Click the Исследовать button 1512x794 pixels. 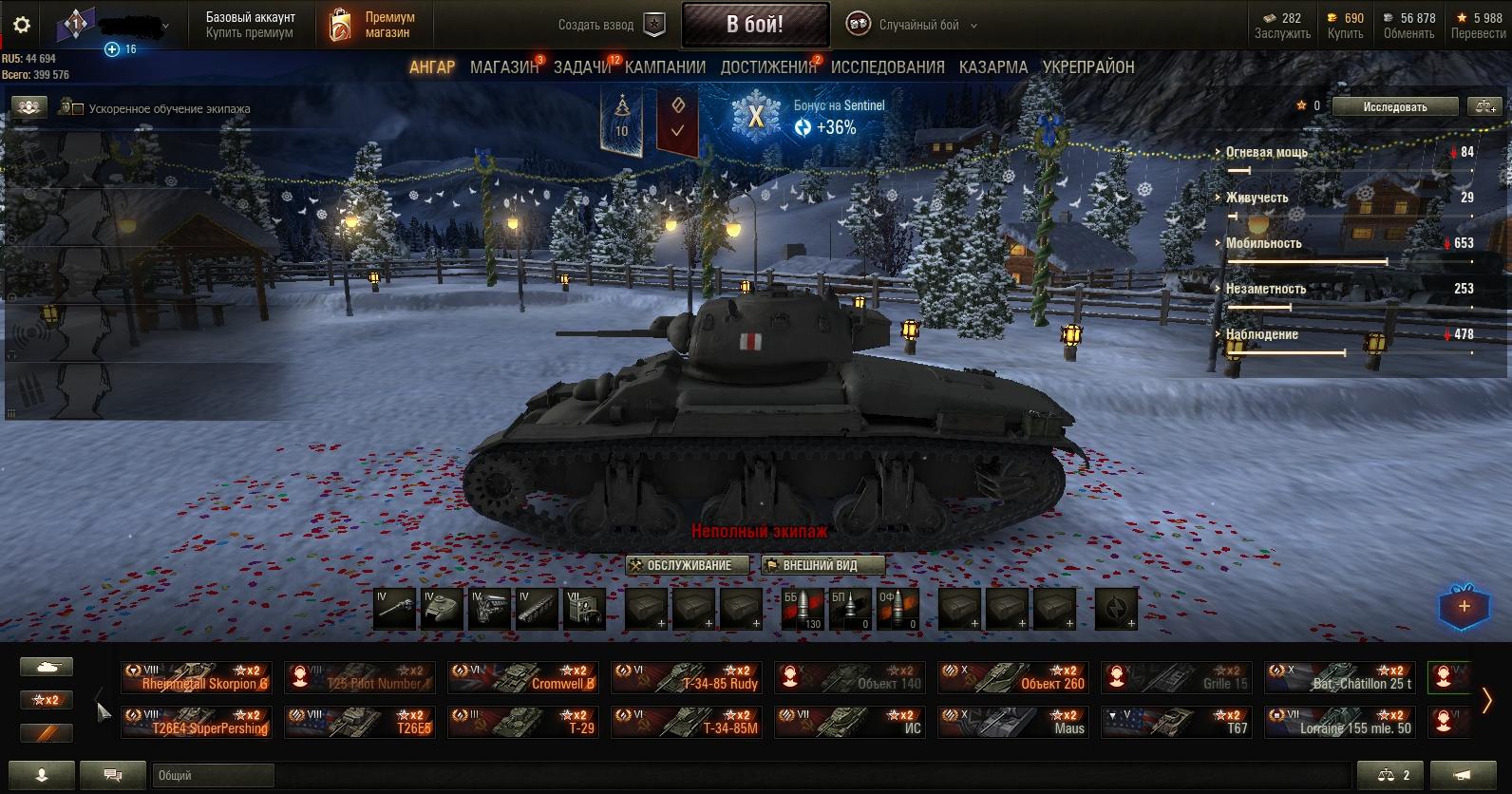pyautogui.click(x=1394, y=107)
